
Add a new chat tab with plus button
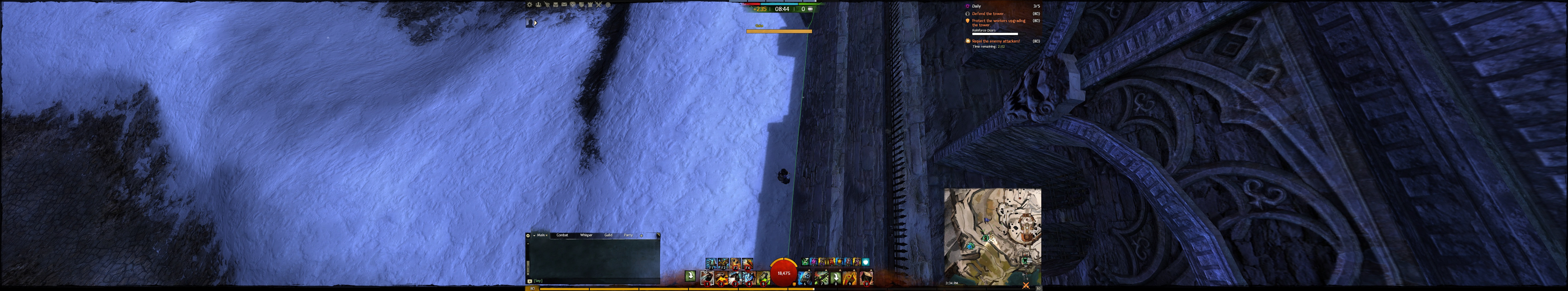click(x=641, y=235)
